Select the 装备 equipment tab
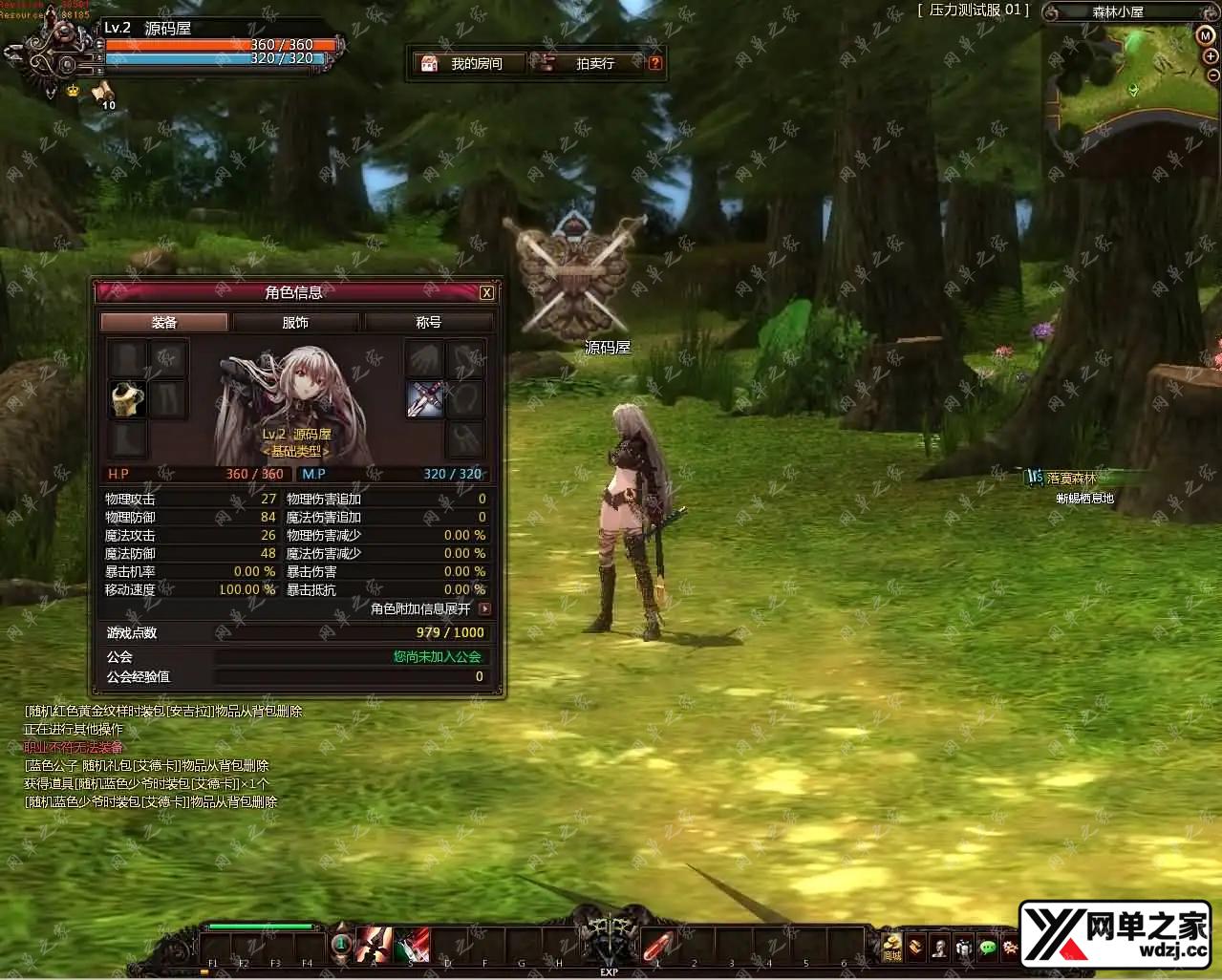This screenshot has height=980, width=1222. pos(164,323)
